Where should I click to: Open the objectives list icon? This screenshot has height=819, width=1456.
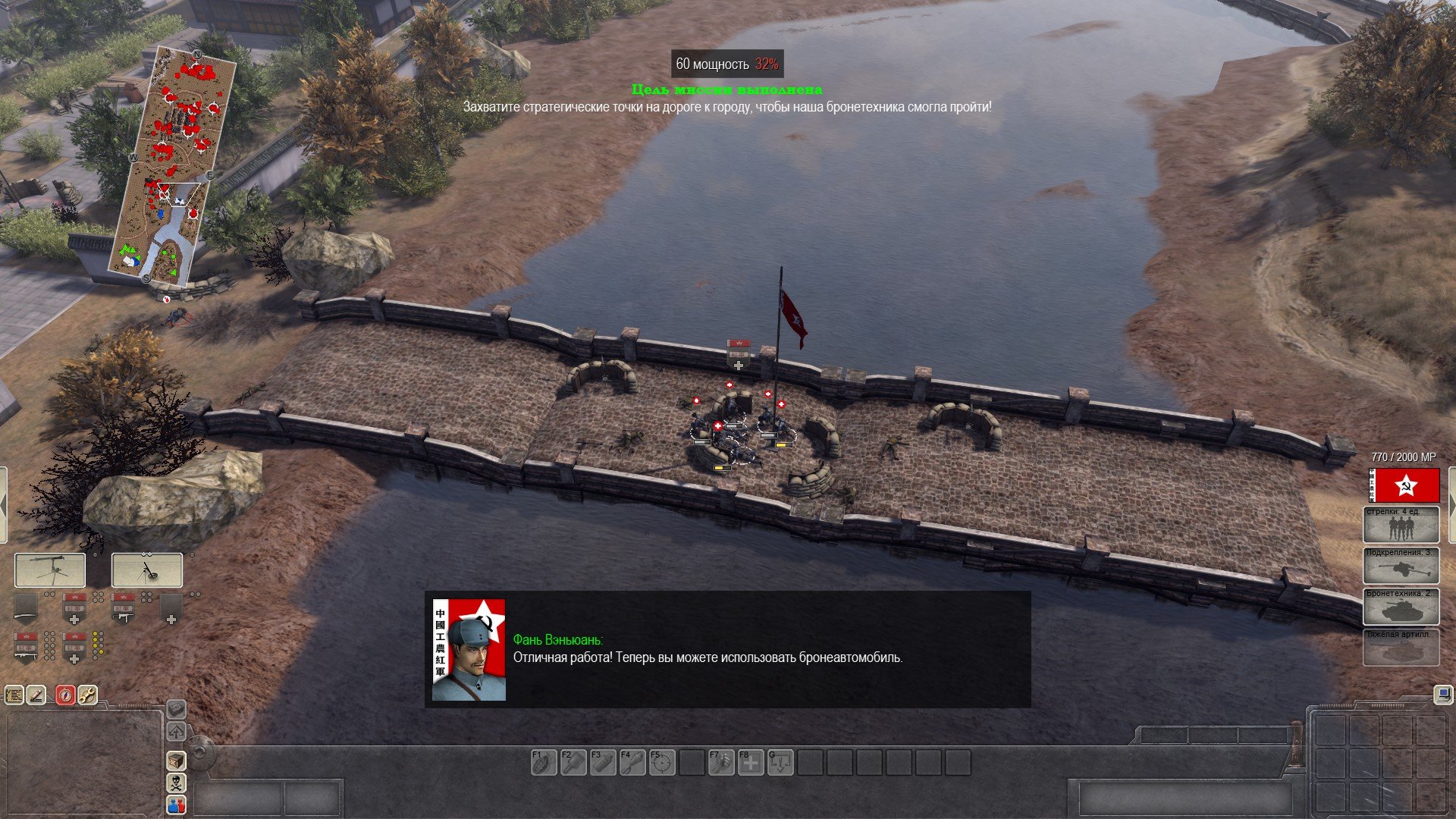[14, 695]
